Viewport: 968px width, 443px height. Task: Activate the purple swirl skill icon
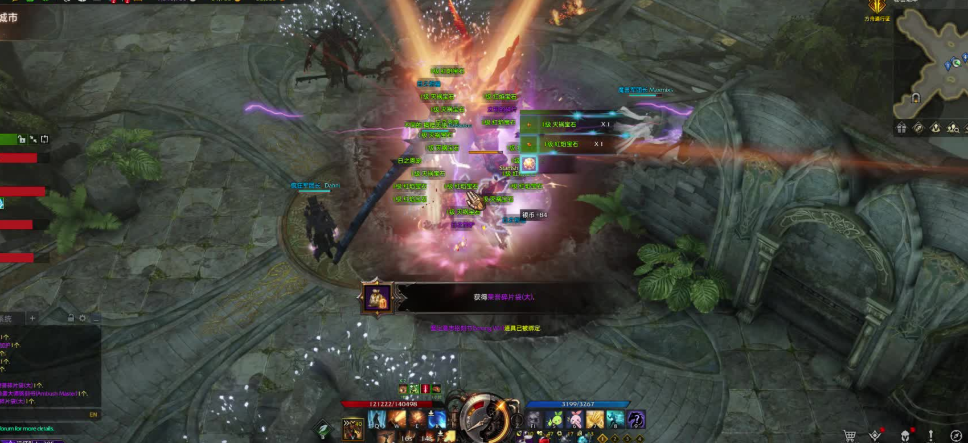pyautogui.click(x=636, y=418)
